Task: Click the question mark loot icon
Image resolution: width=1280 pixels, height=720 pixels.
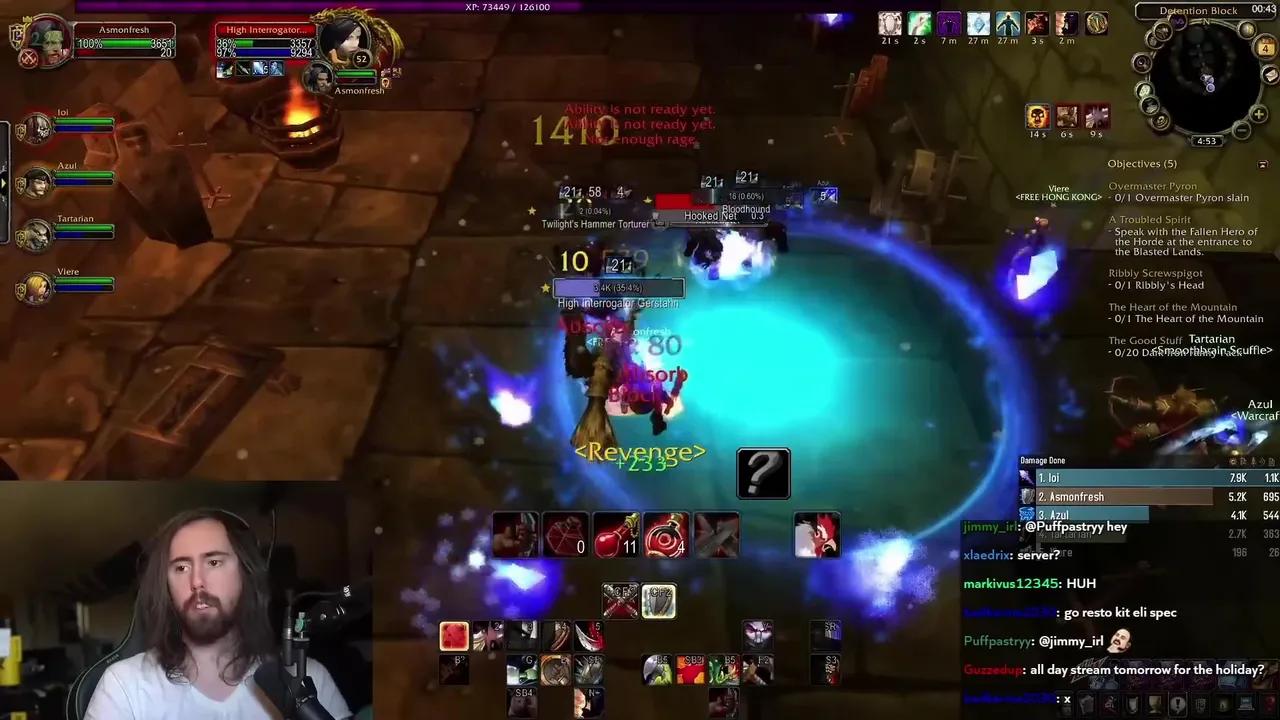Action: tap(763, 472)
